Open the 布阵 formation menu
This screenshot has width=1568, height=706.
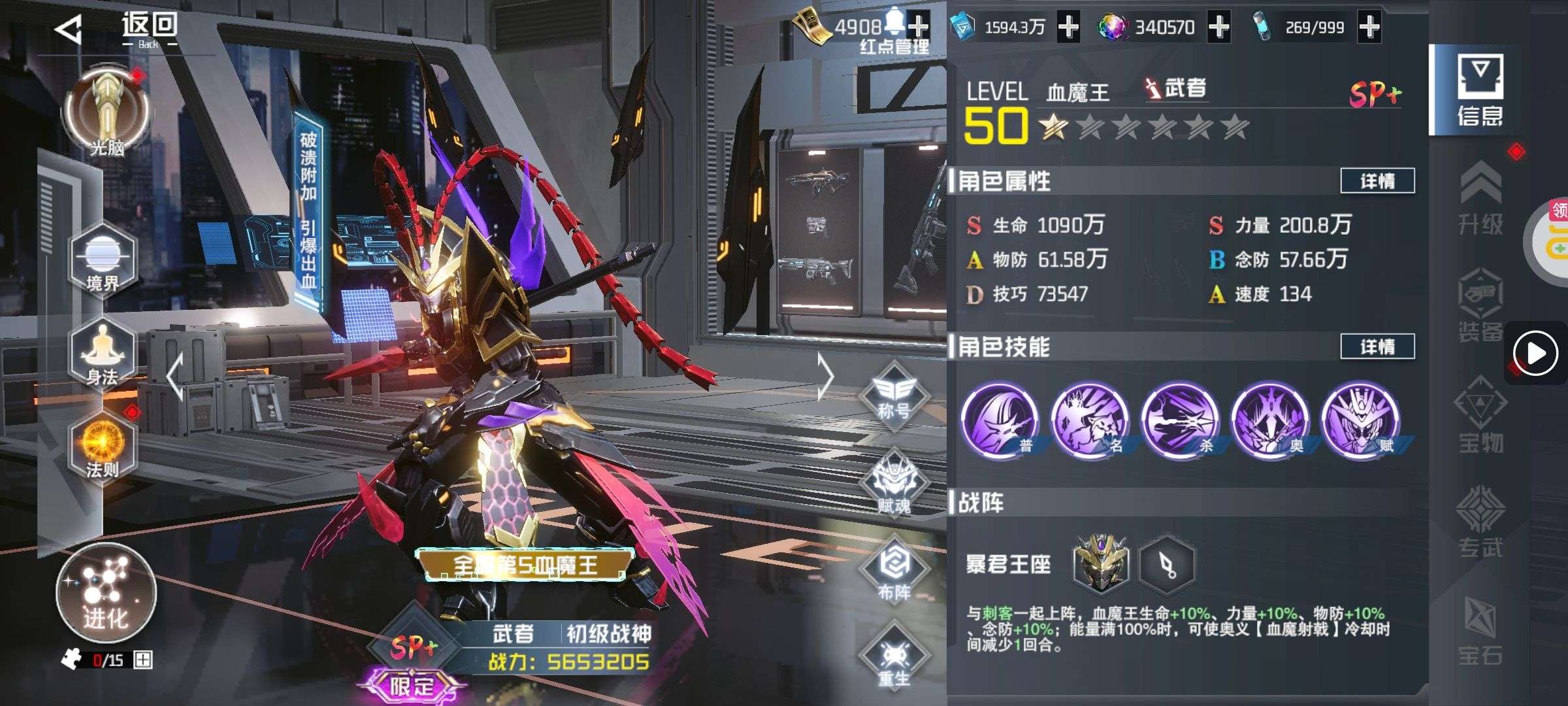894,570
